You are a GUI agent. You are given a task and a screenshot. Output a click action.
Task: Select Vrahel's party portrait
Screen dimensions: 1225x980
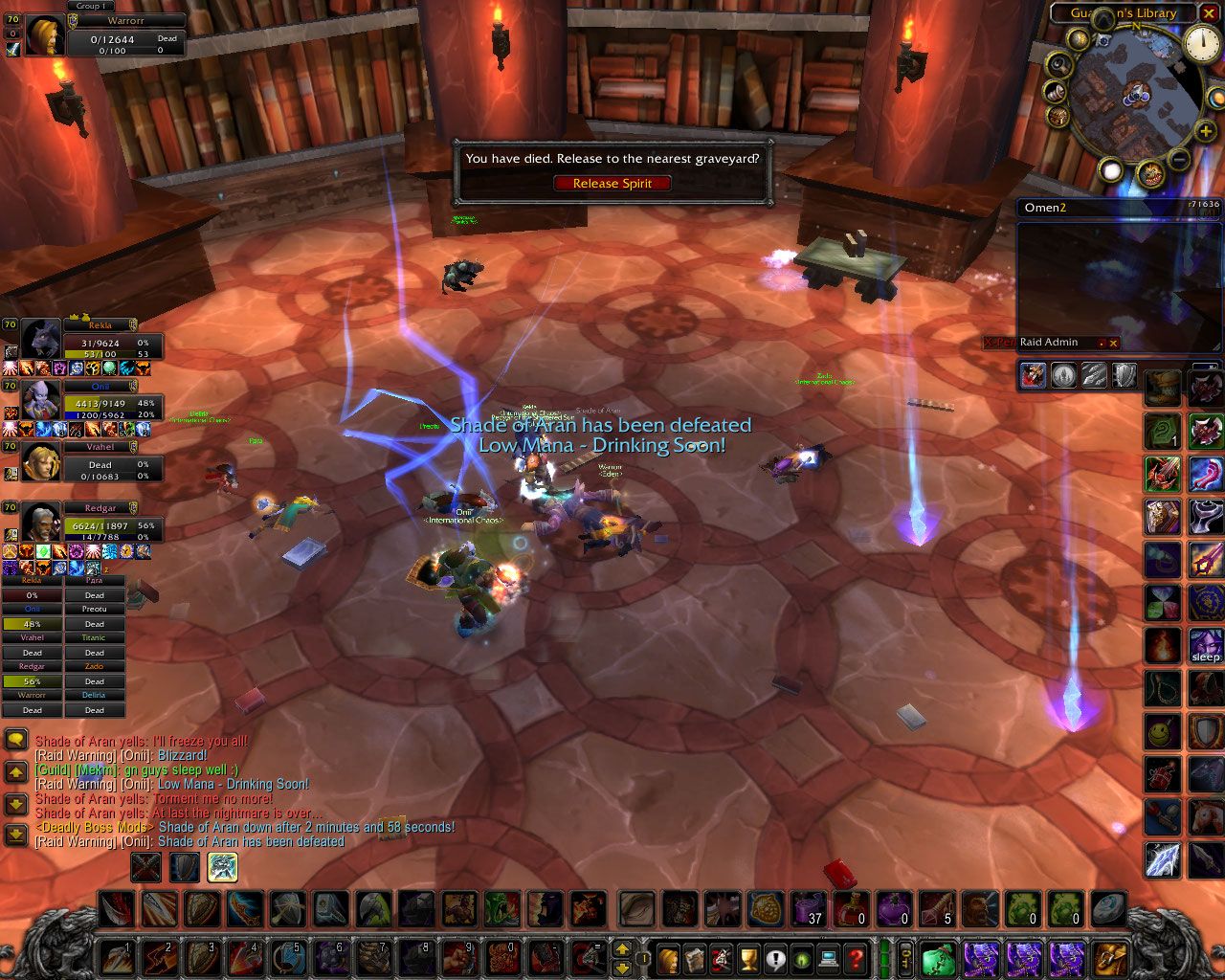[41, 463]
